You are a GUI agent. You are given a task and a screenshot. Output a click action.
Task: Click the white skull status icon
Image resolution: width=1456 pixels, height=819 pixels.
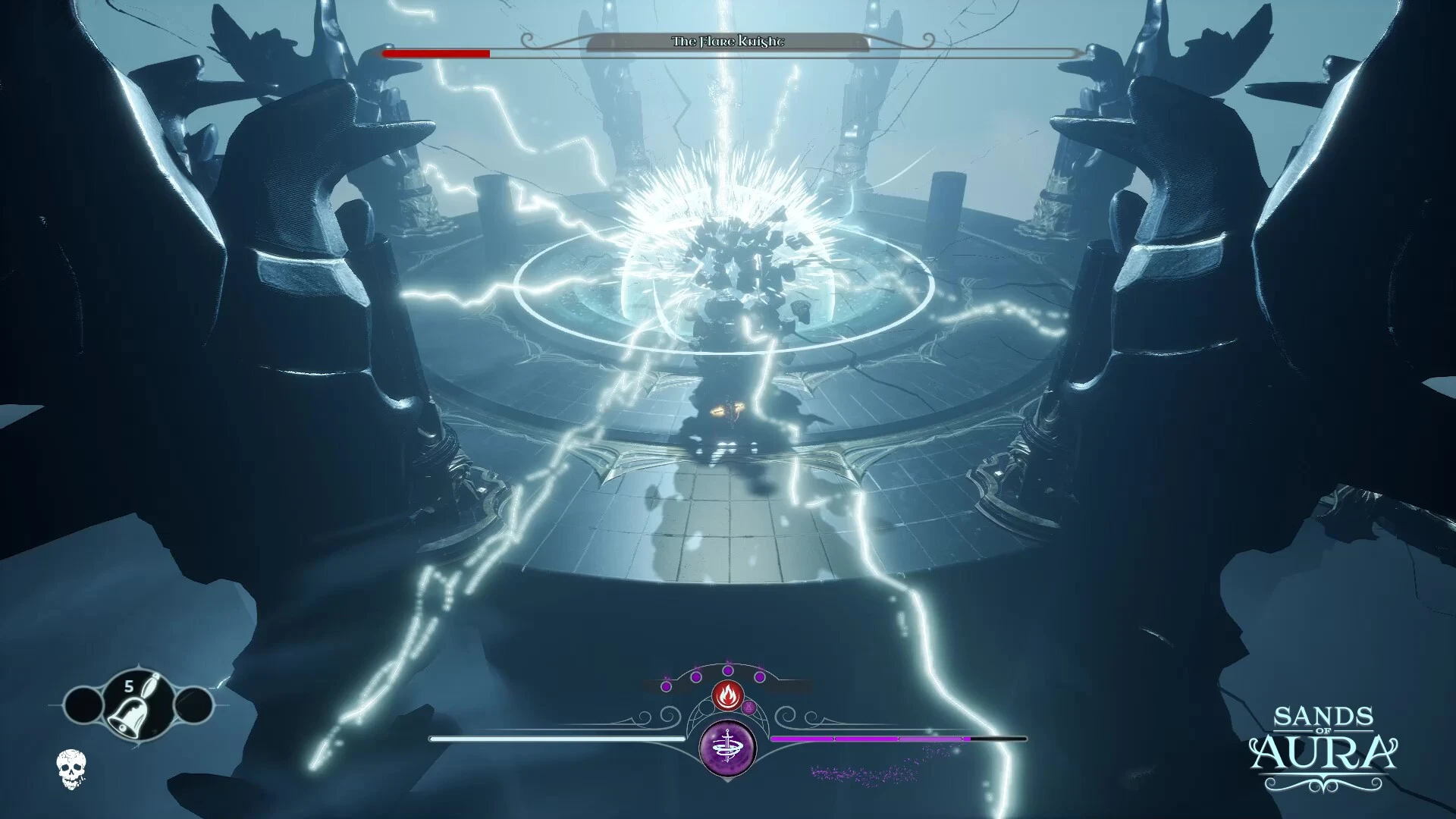click(x=71, y=768)
